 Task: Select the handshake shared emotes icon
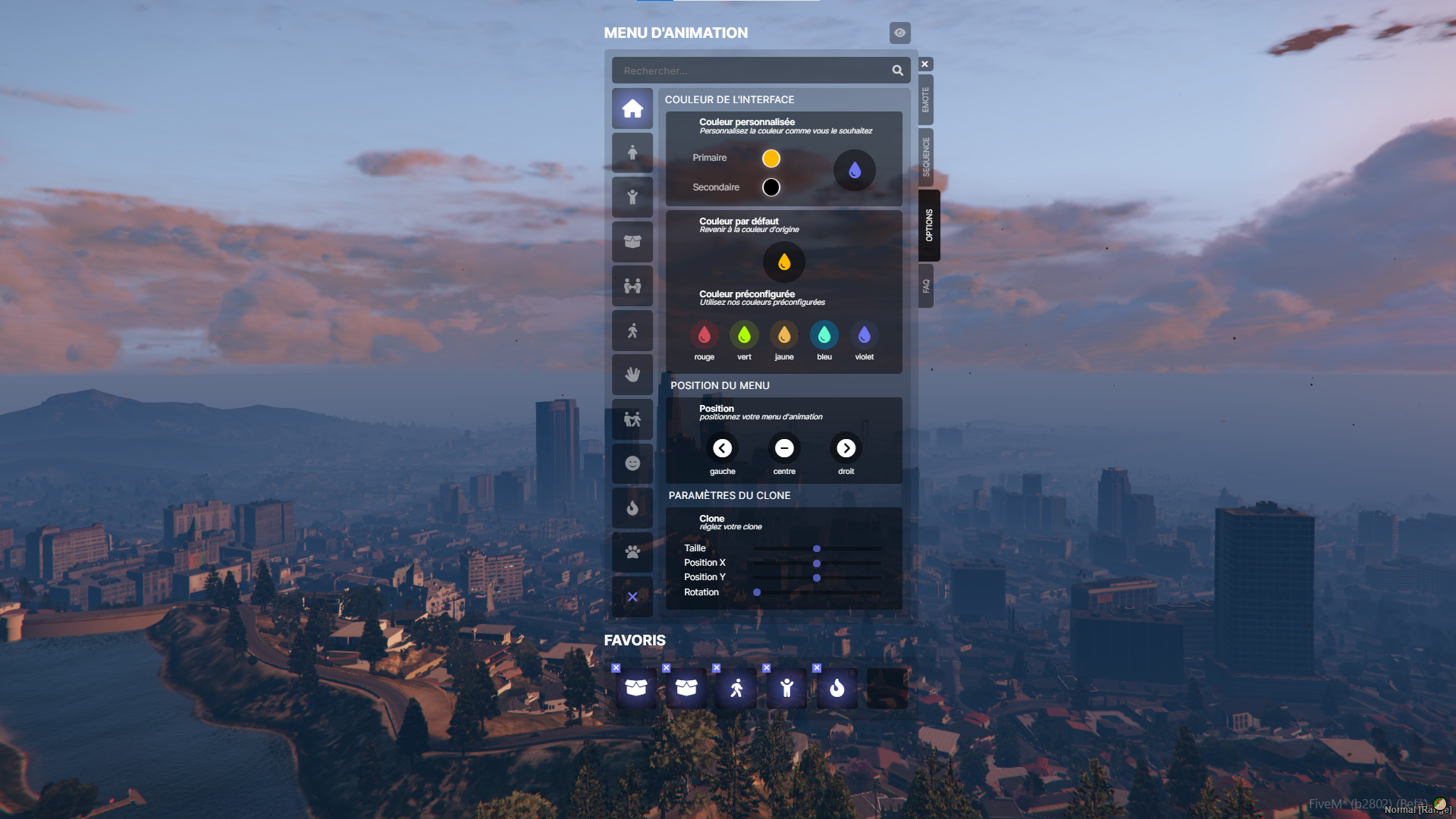pyautogui.click(x=632, y=286)
